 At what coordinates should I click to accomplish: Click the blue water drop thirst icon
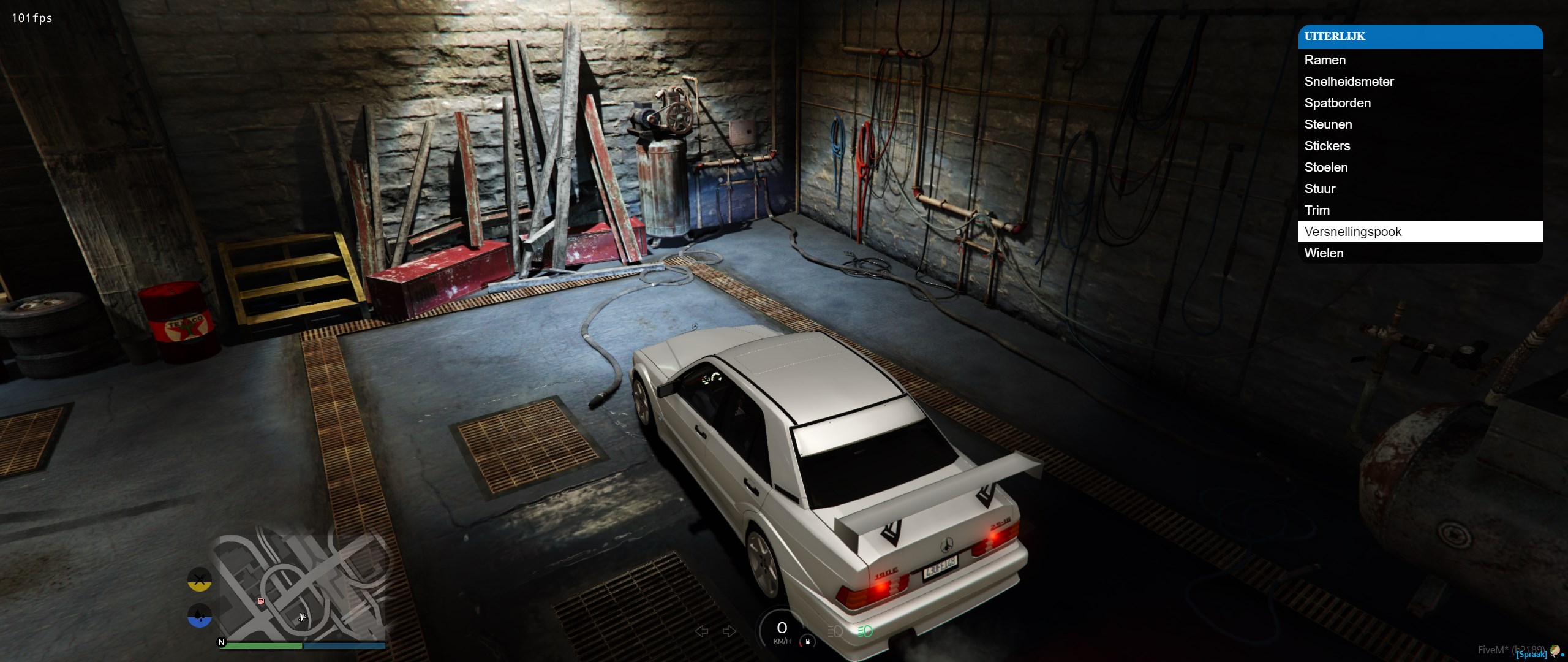200,615
